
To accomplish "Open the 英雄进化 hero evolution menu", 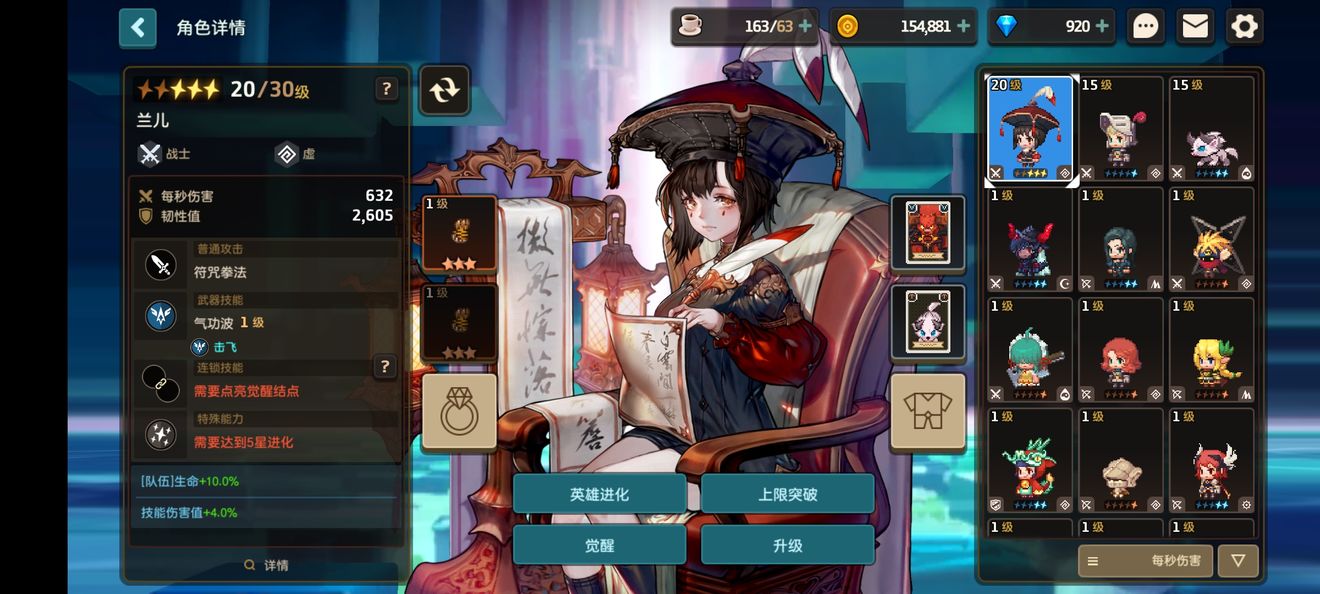I will [x=599, y=494].
